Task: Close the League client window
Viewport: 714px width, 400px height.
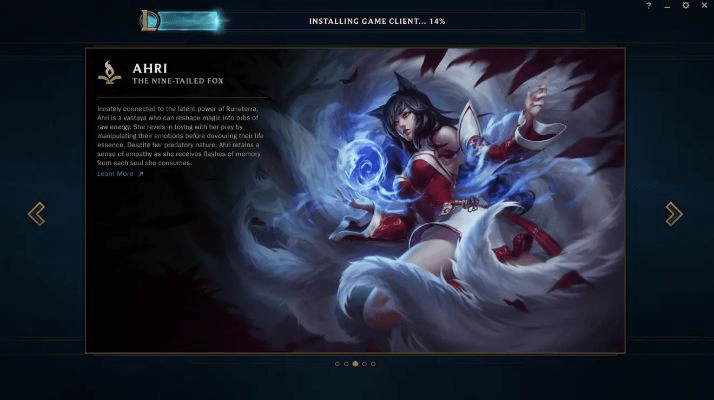Action: [x=703, y=6]
